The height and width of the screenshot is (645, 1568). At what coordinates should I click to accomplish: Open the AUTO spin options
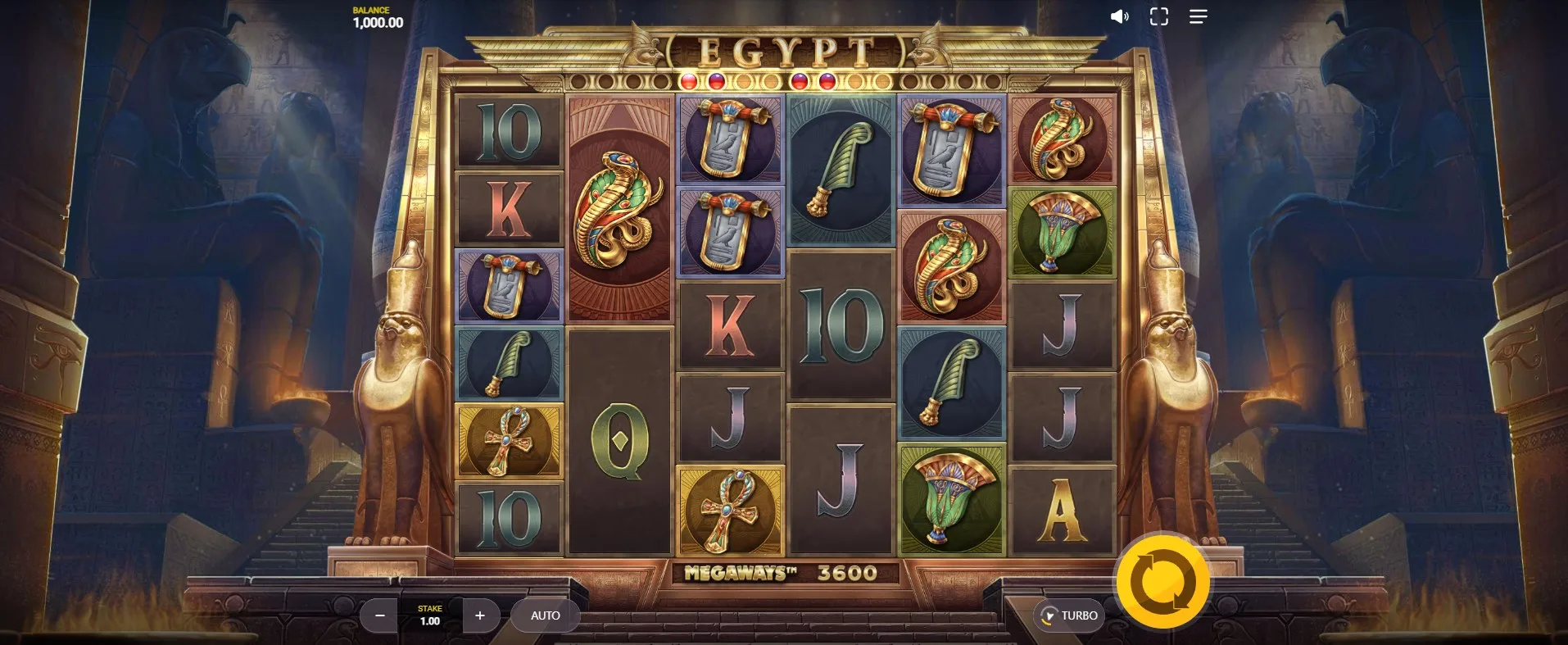coord(545,615)
